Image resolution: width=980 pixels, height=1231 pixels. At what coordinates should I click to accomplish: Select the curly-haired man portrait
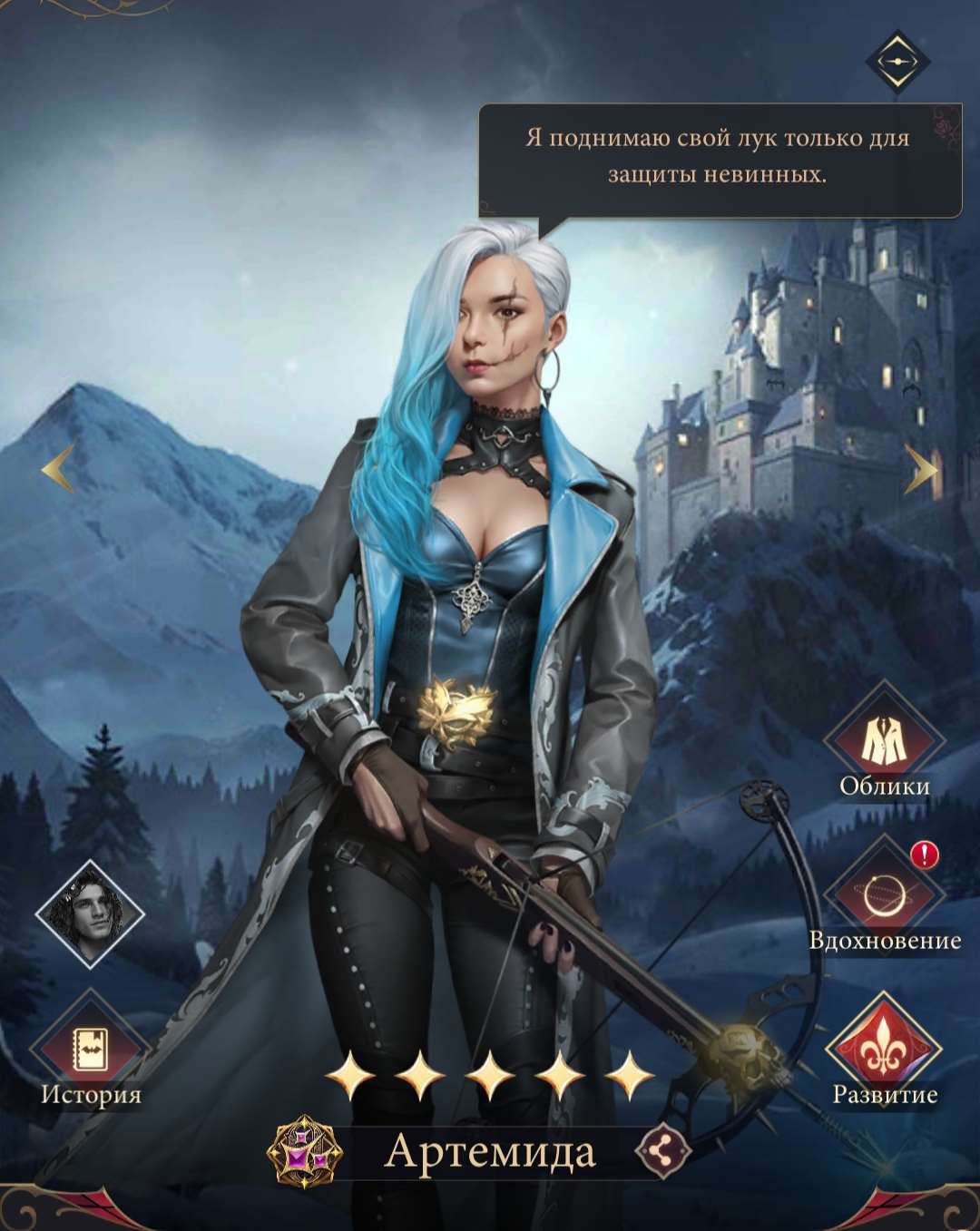click(90, 911)
